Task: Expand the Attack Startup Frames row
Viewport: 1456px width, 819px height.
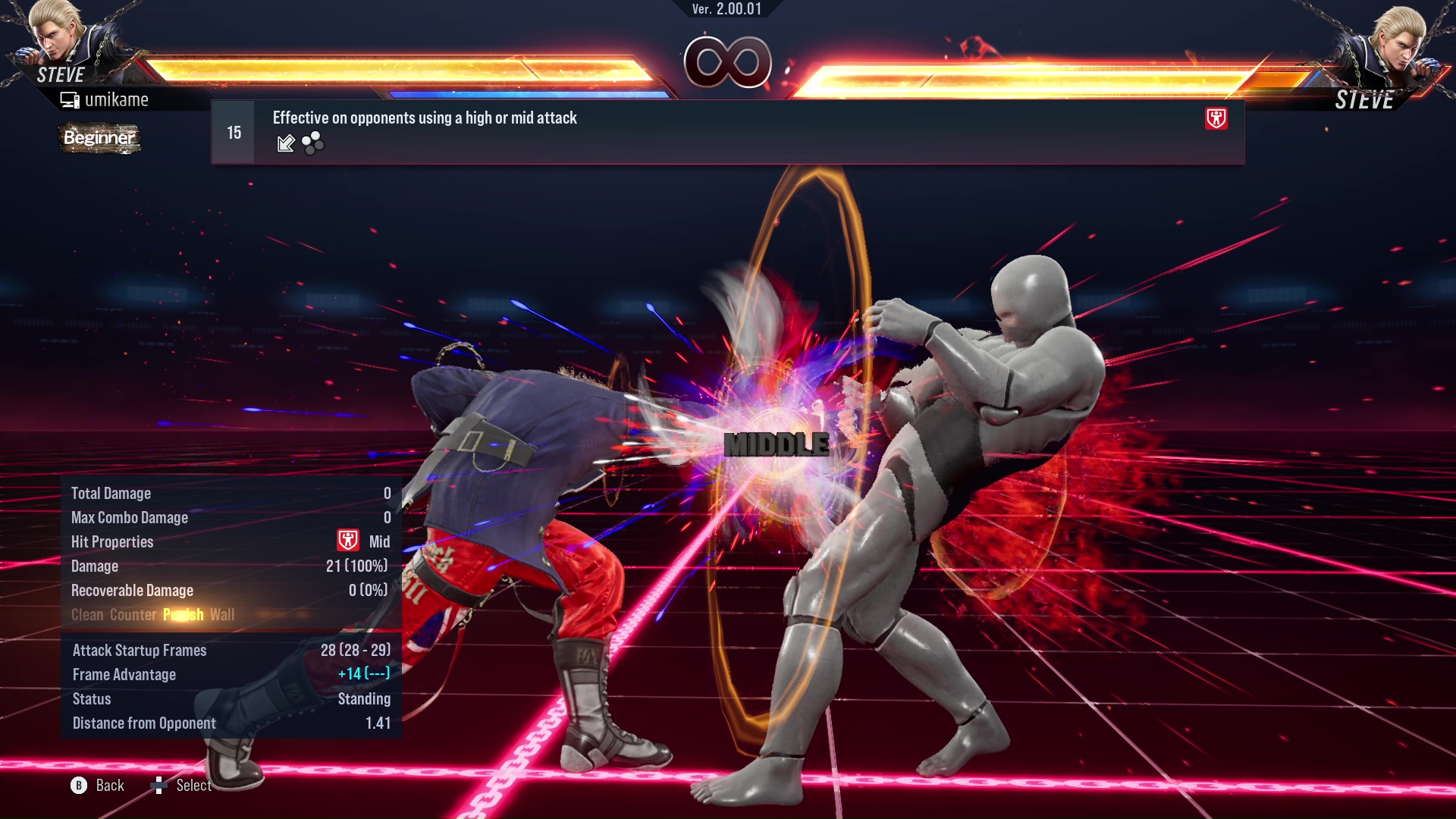Action: [x=140, y=650]
